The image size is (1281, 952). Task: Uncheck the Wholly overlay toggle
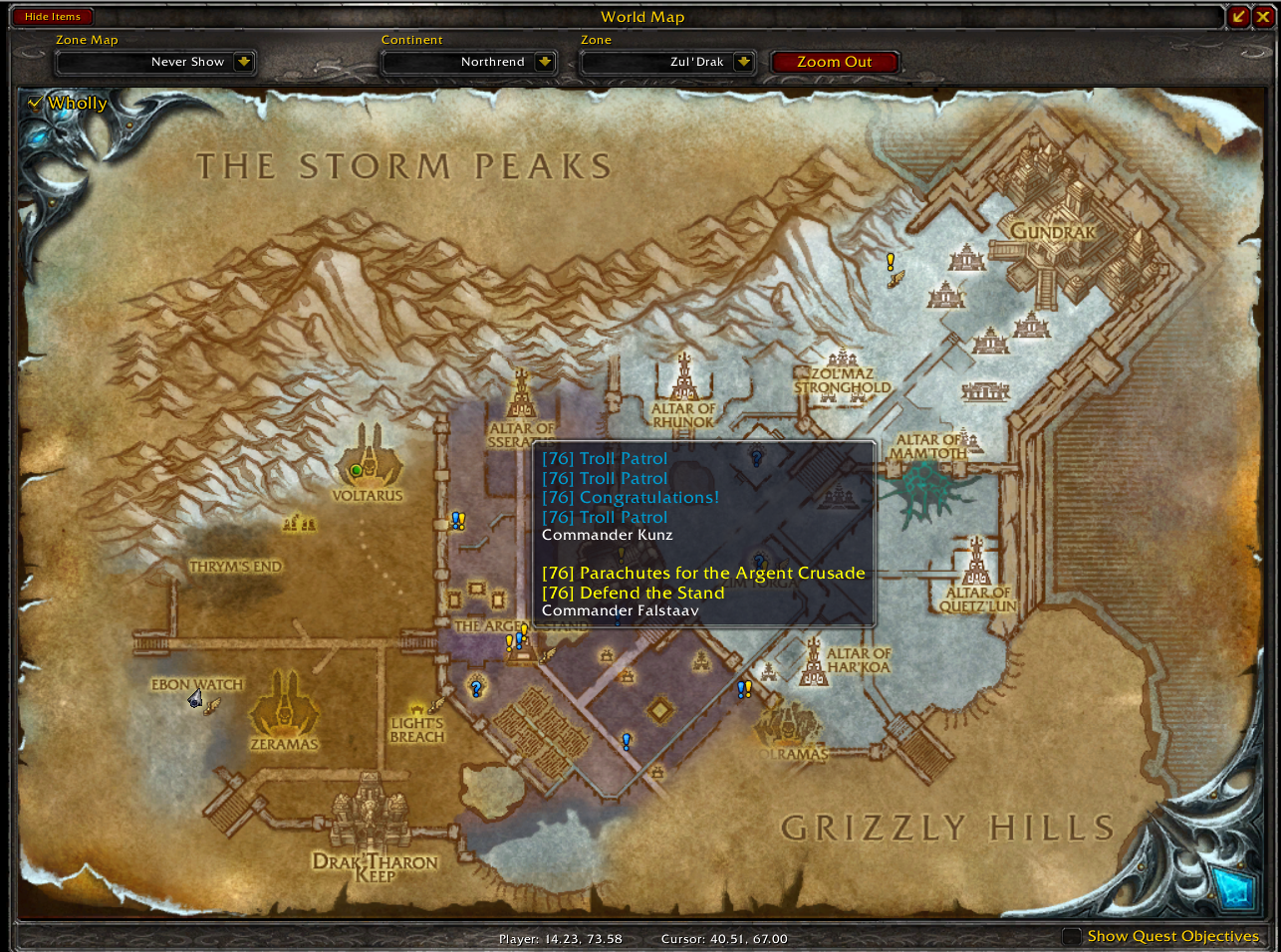tap(36, 102)
